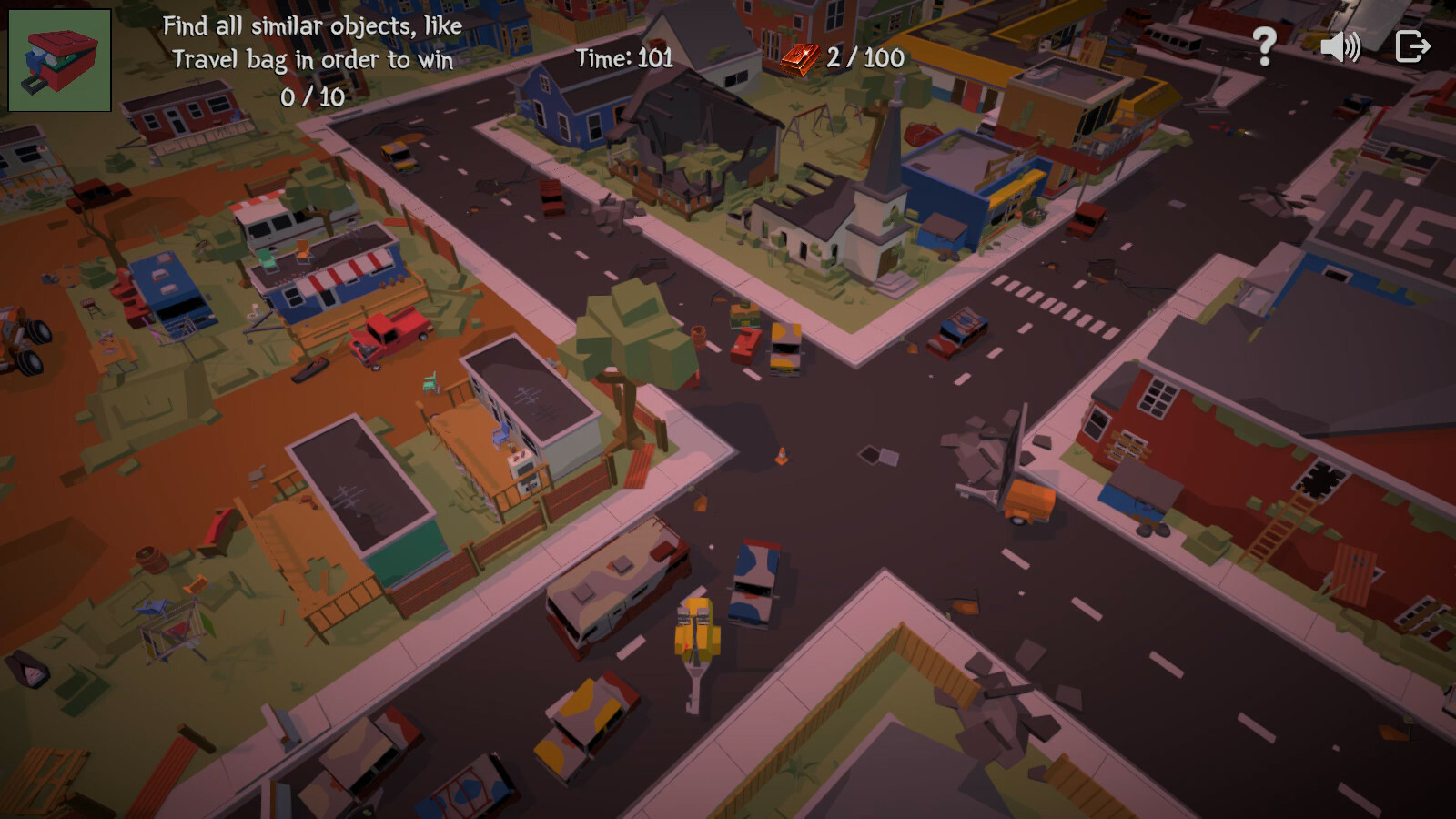Click the red bus at the top right
This screenshot has width=1456, height=819.
click(1173, 42)
